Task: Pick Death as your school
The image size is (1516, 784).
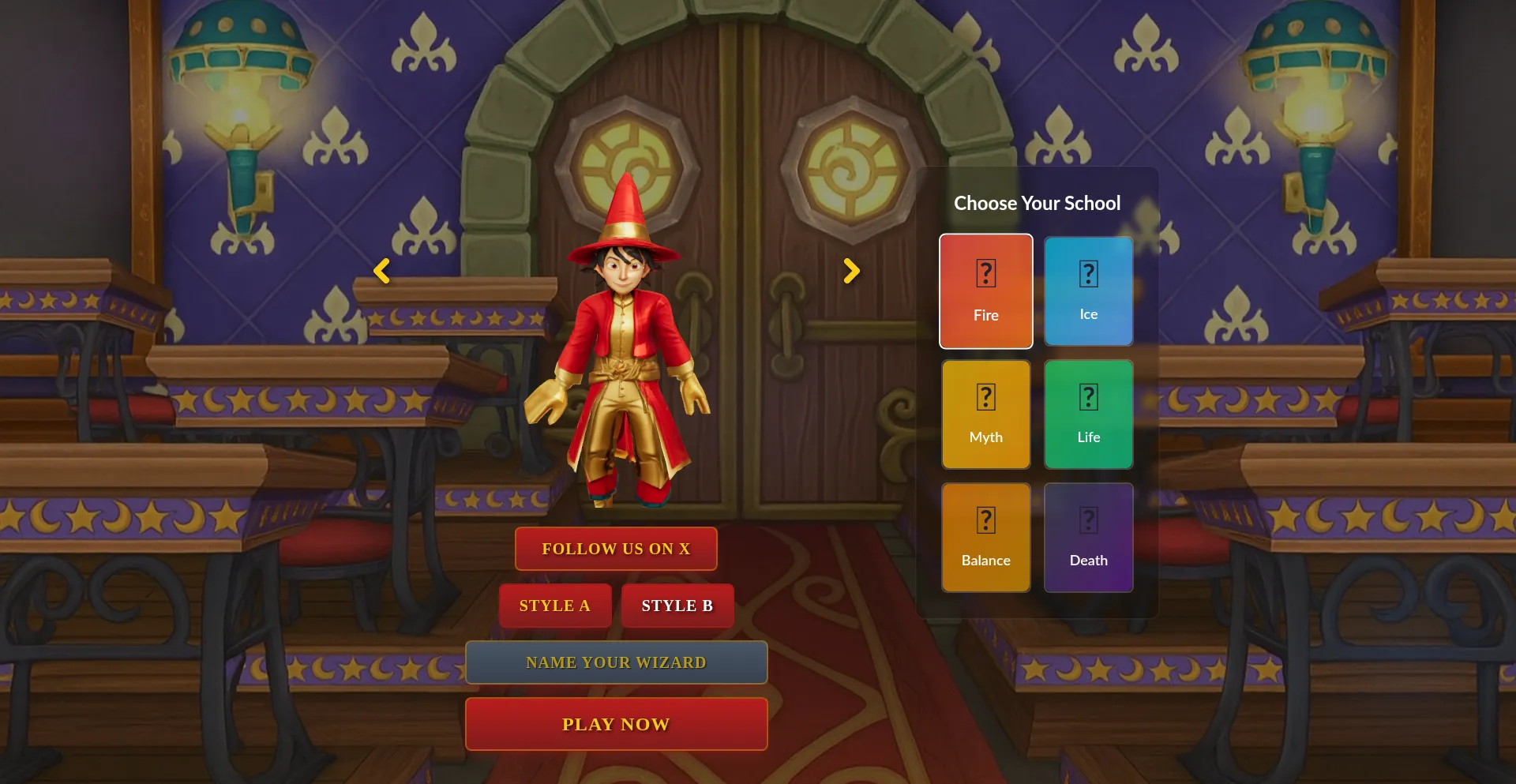Action: point(1088,537)
